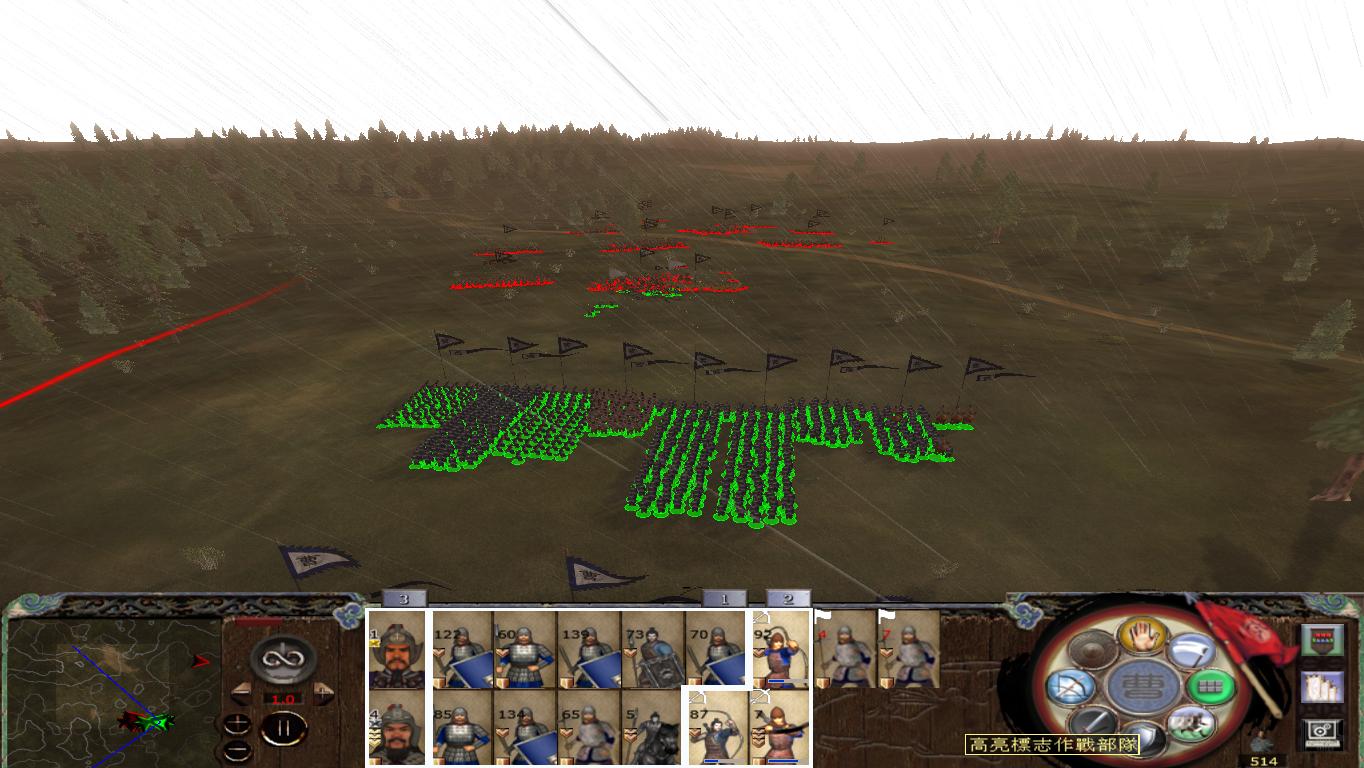
Task: Click the gong rally icon on command wheel
Action: tap(1093, 648)
